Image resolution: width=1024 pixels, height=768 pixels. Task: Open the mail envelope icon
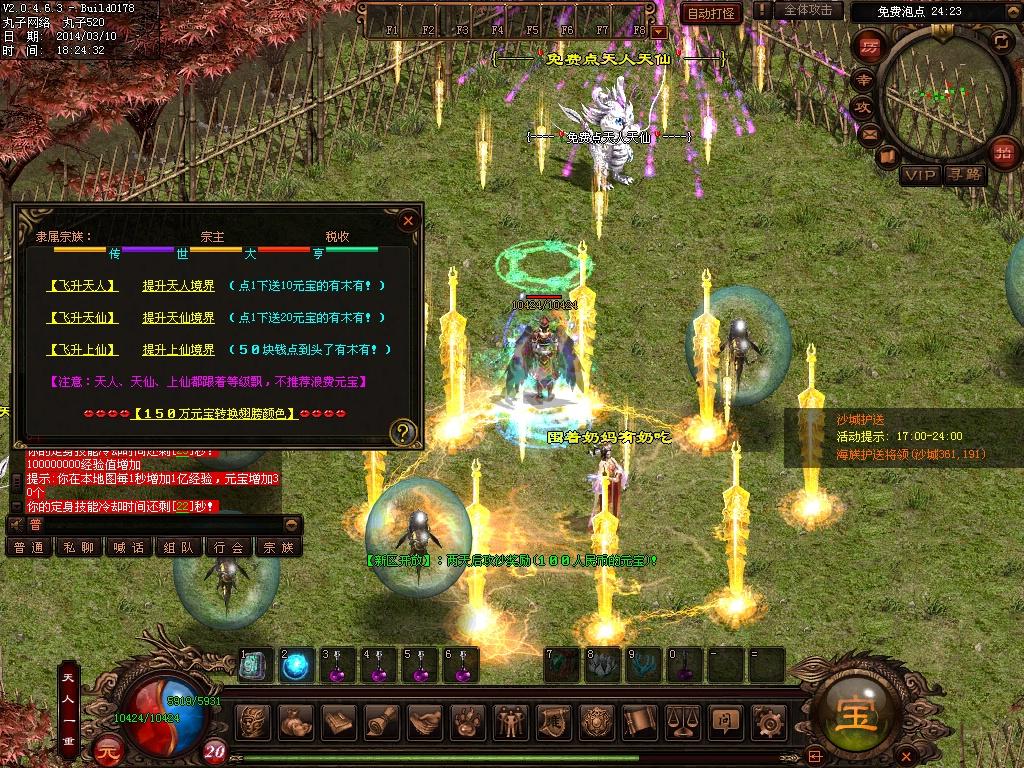869,133
